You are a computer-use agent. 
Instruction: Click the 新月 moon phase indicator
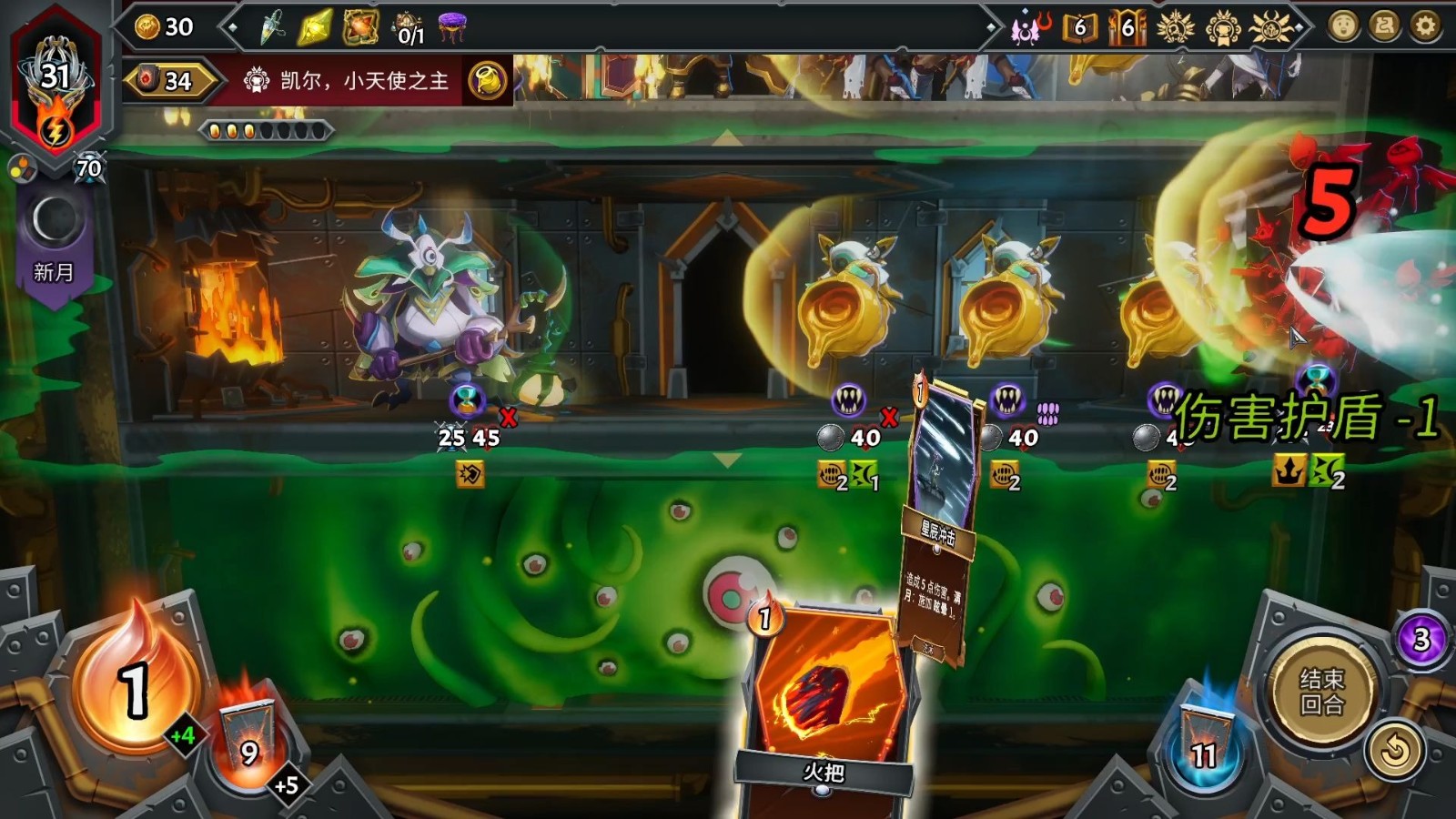(54, 238)
